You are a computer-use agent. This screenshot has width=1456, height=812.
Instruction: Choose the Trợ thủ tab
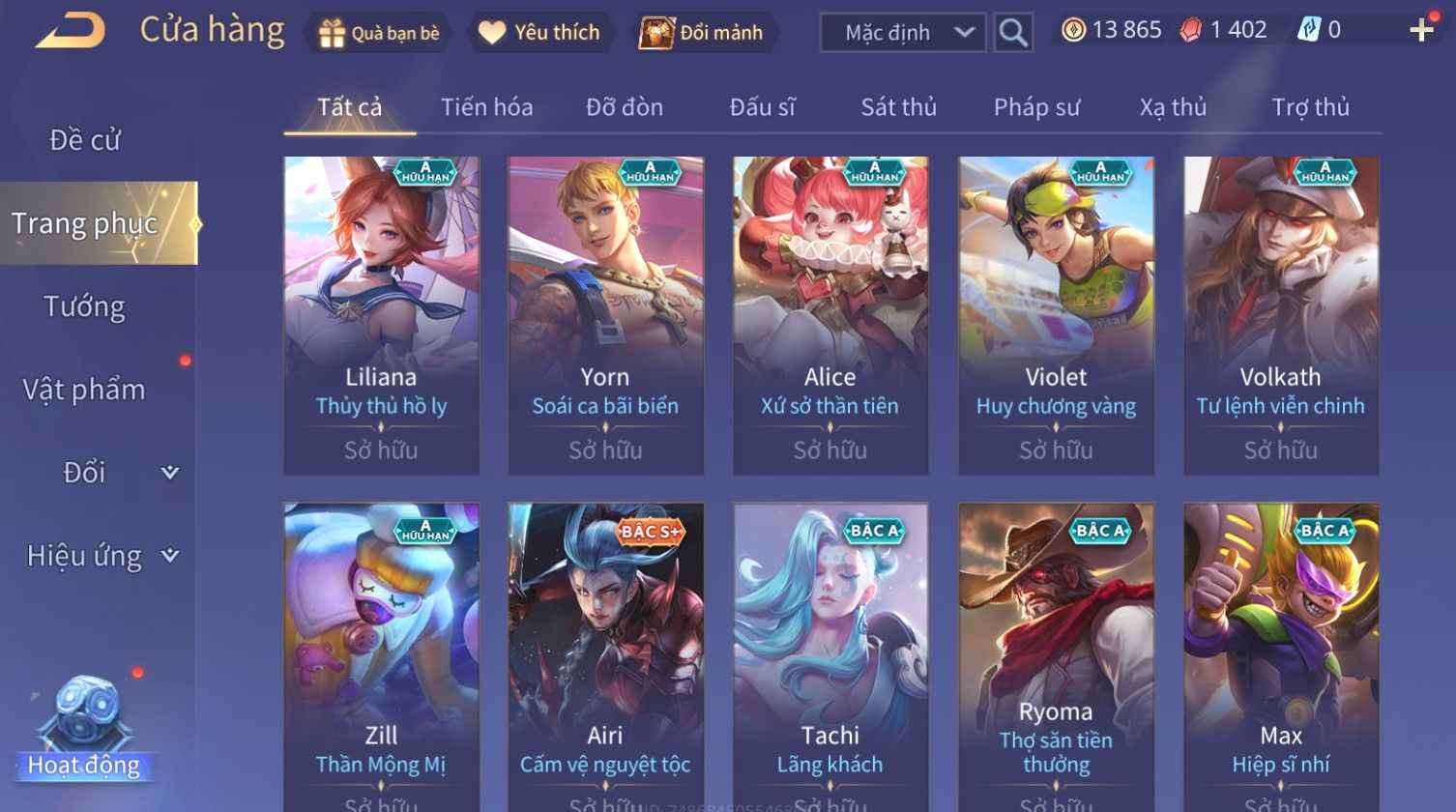1310,107
